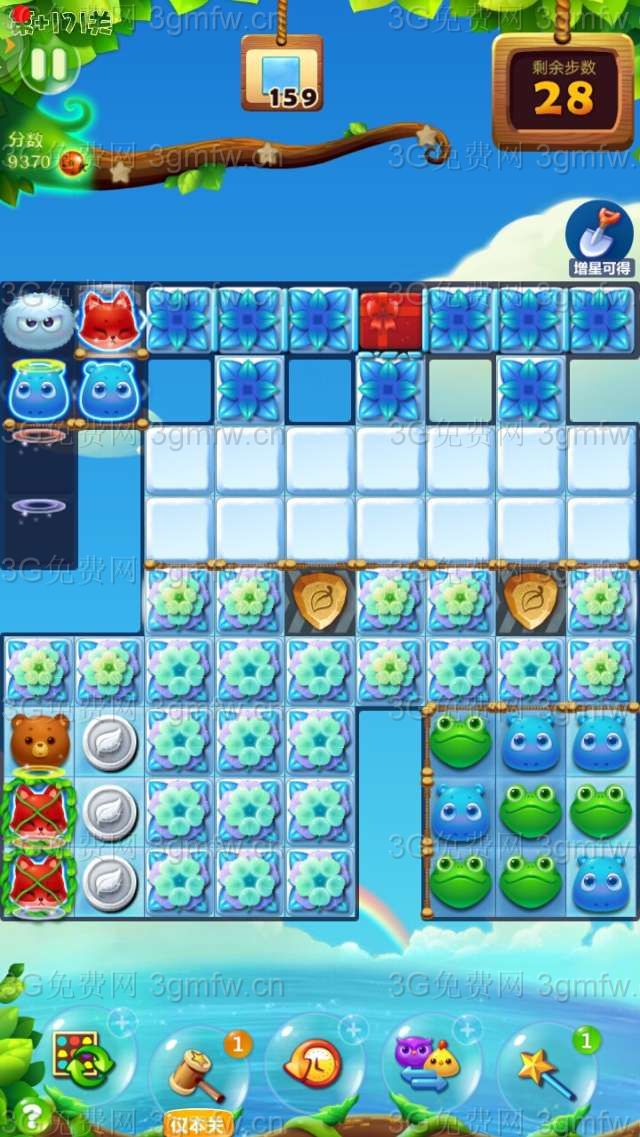
Task: Select the animal swap booster
Action: [x=429, y=1062]
